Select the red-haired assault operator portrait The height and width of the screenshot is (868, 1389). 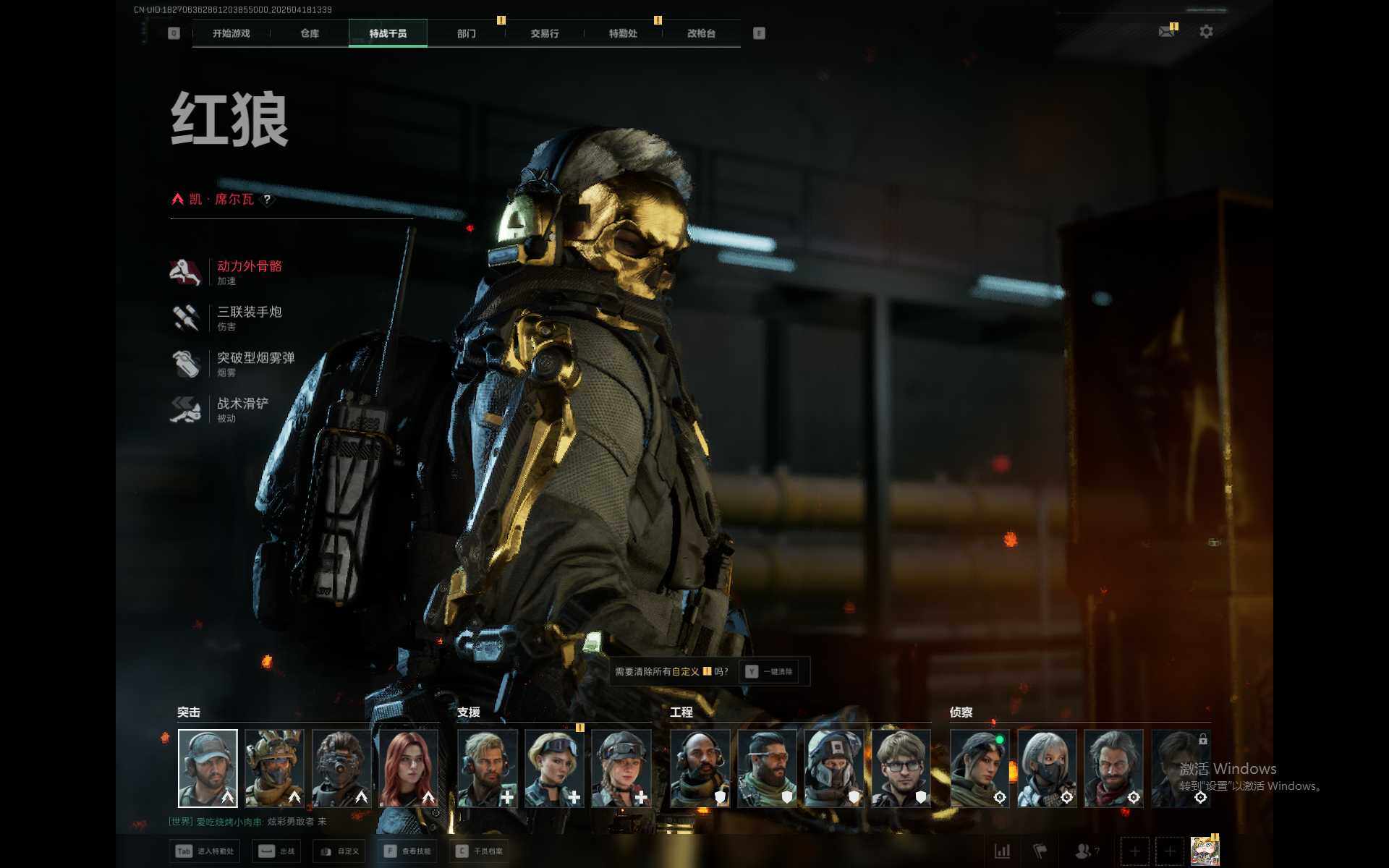[x=409, y=768]
